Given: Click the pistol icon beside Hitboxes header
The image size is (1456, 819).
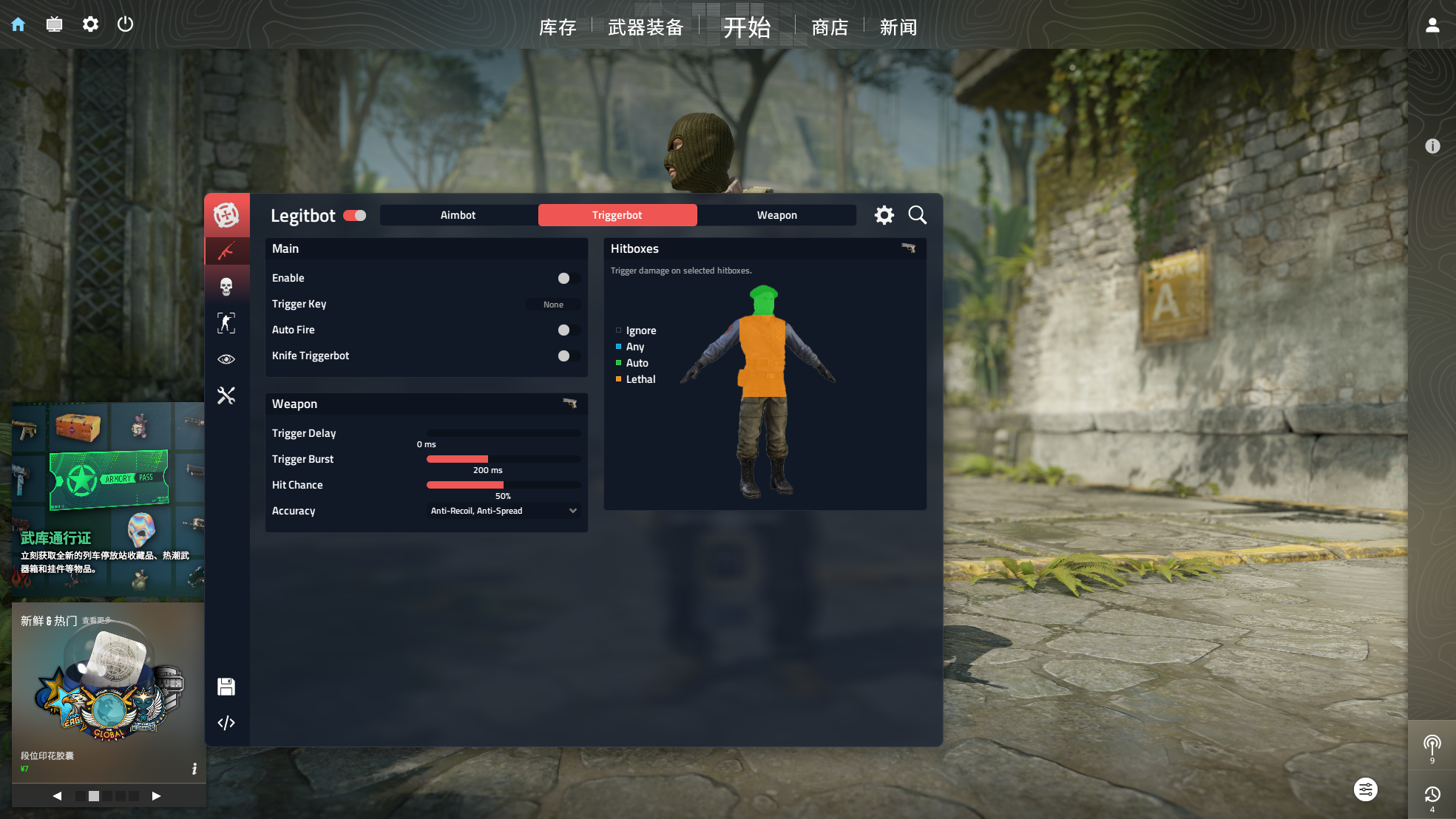Looking at the screenshot, I should [x=909, y=249].
